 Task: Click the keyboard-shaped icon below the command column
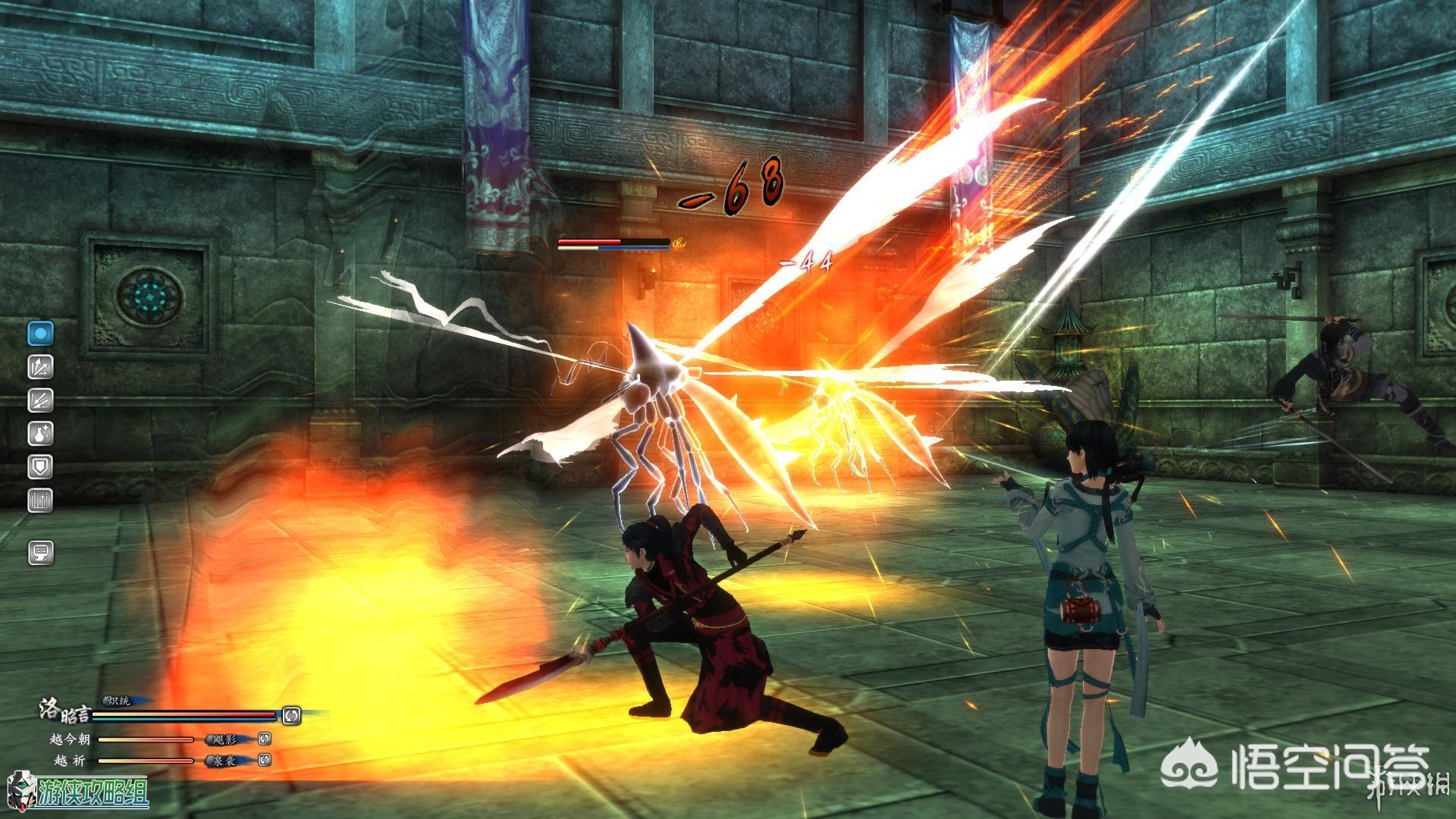tap(41, 552)
